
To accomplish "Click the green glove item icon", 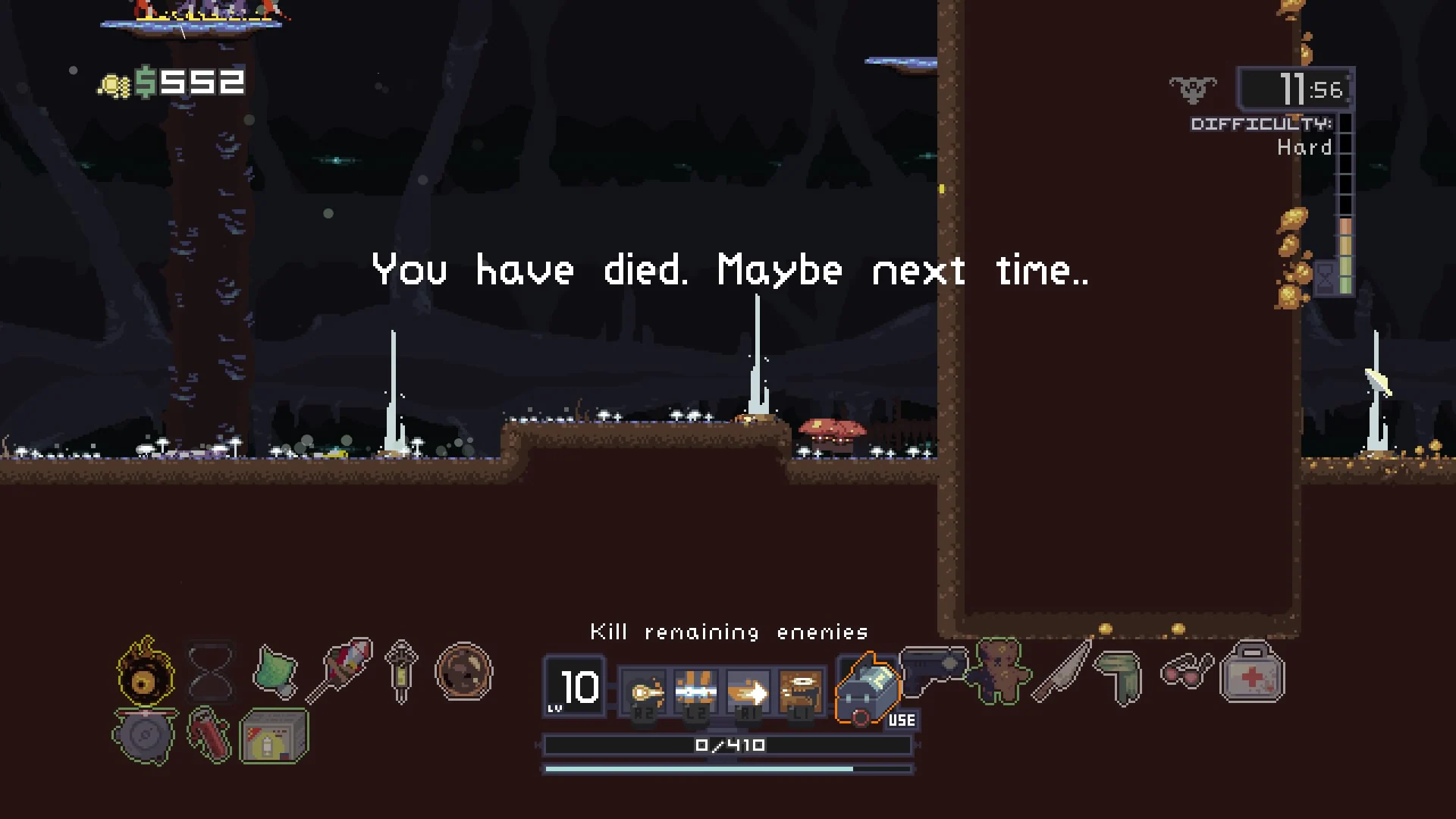I will pos(1121,676).
